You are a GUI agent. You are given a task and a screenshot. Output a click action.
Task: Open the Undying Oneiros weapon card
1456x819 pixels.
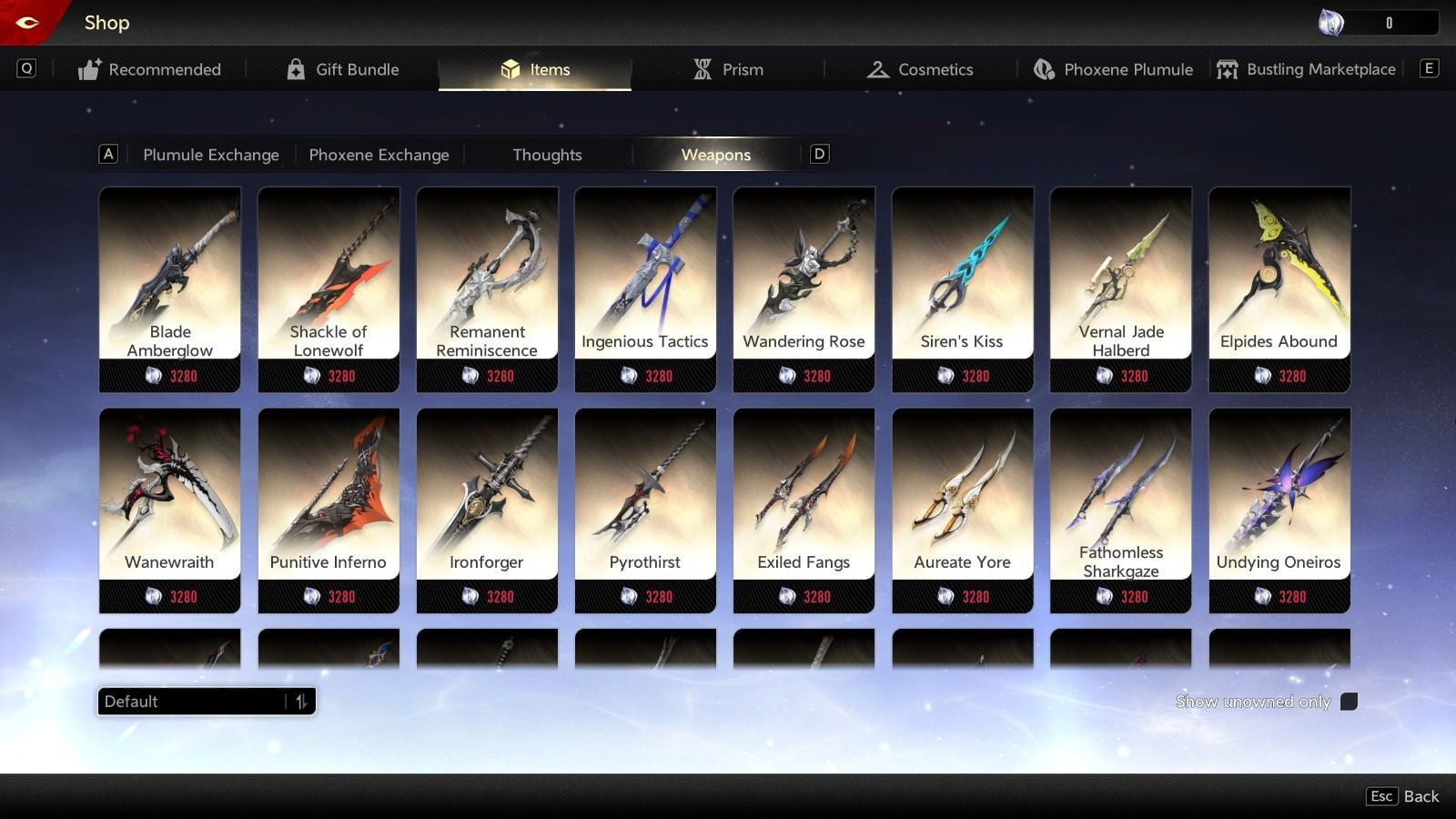pyautogui.click(x=1279, y=496)
